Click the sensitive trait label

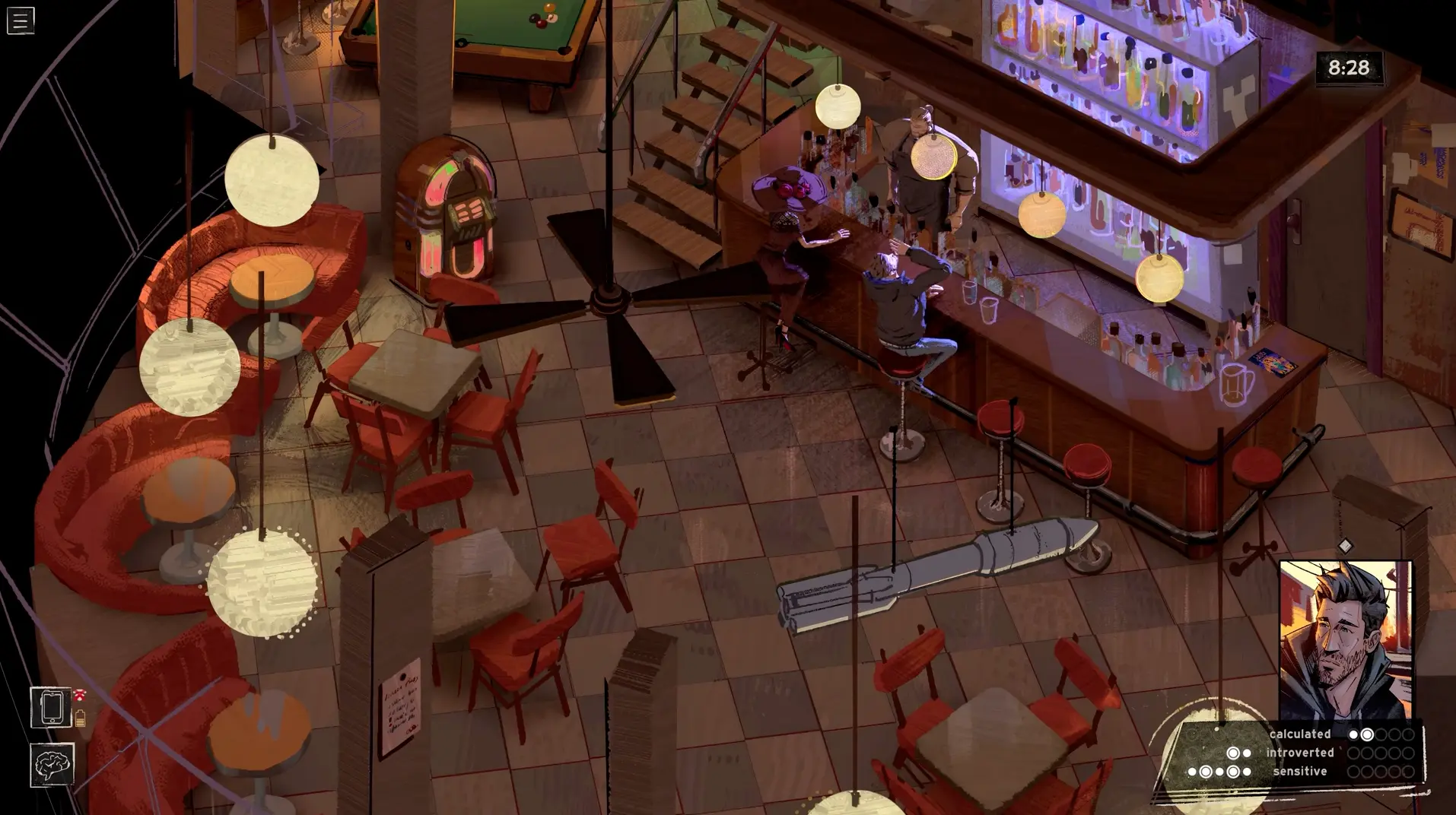[x=1299, y=772]
